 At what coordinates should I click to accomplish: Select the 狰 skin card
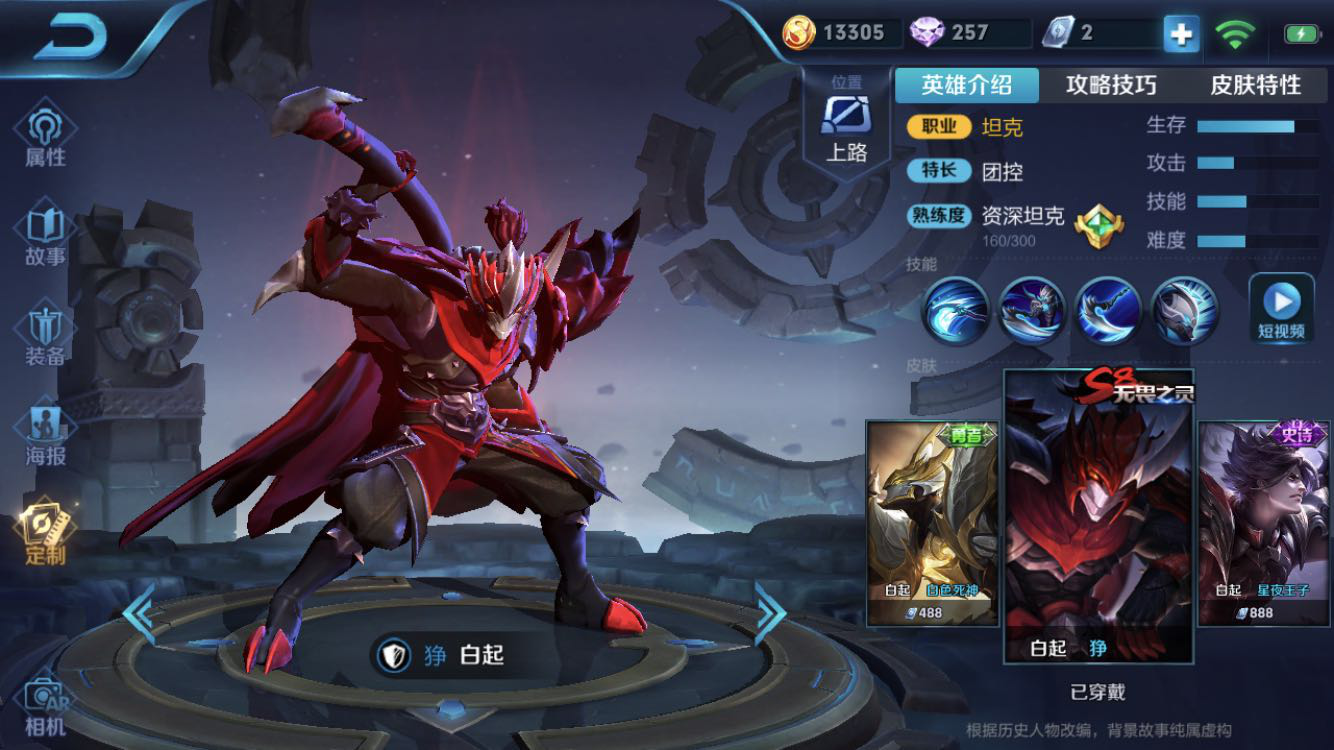pos(1098,518)
